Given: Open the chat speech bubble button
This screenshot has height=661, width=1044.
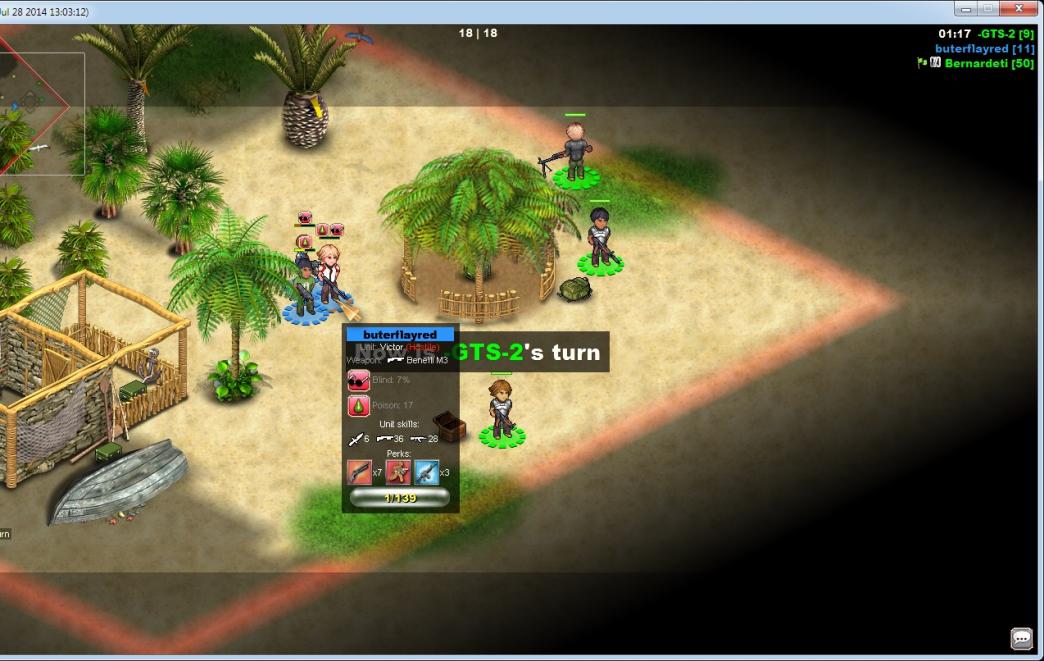Looking at the screenshot, I should click(x=1021, y=638).
